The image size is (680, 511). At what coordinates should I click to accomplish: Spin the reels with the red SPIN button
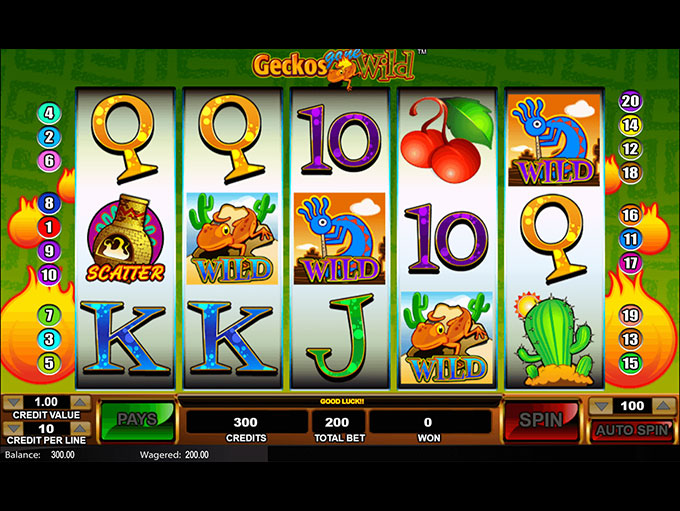point(541,420)
